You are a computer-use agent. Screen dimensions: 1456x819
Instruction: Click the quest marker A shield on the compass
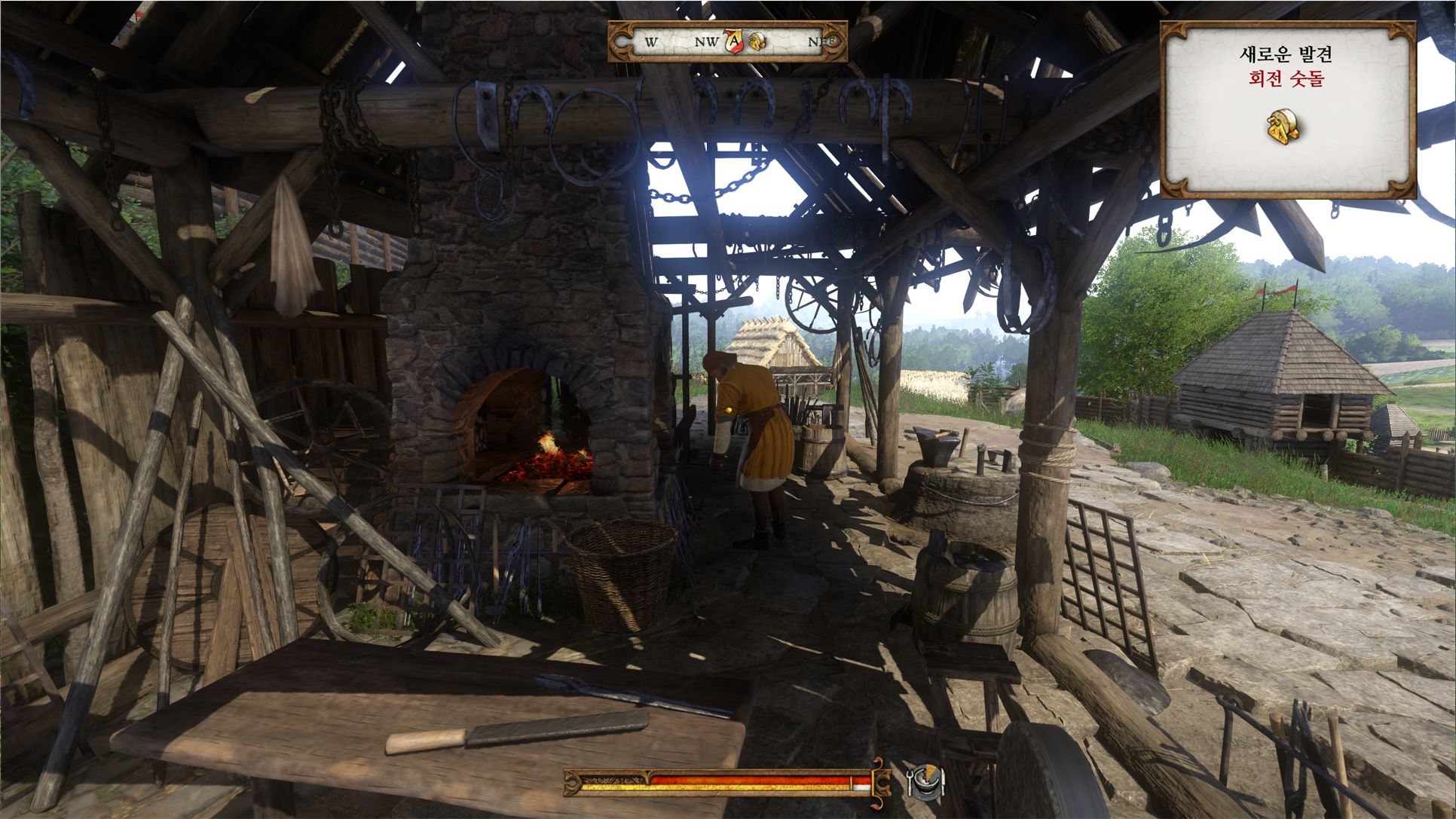tap(733, 41)
